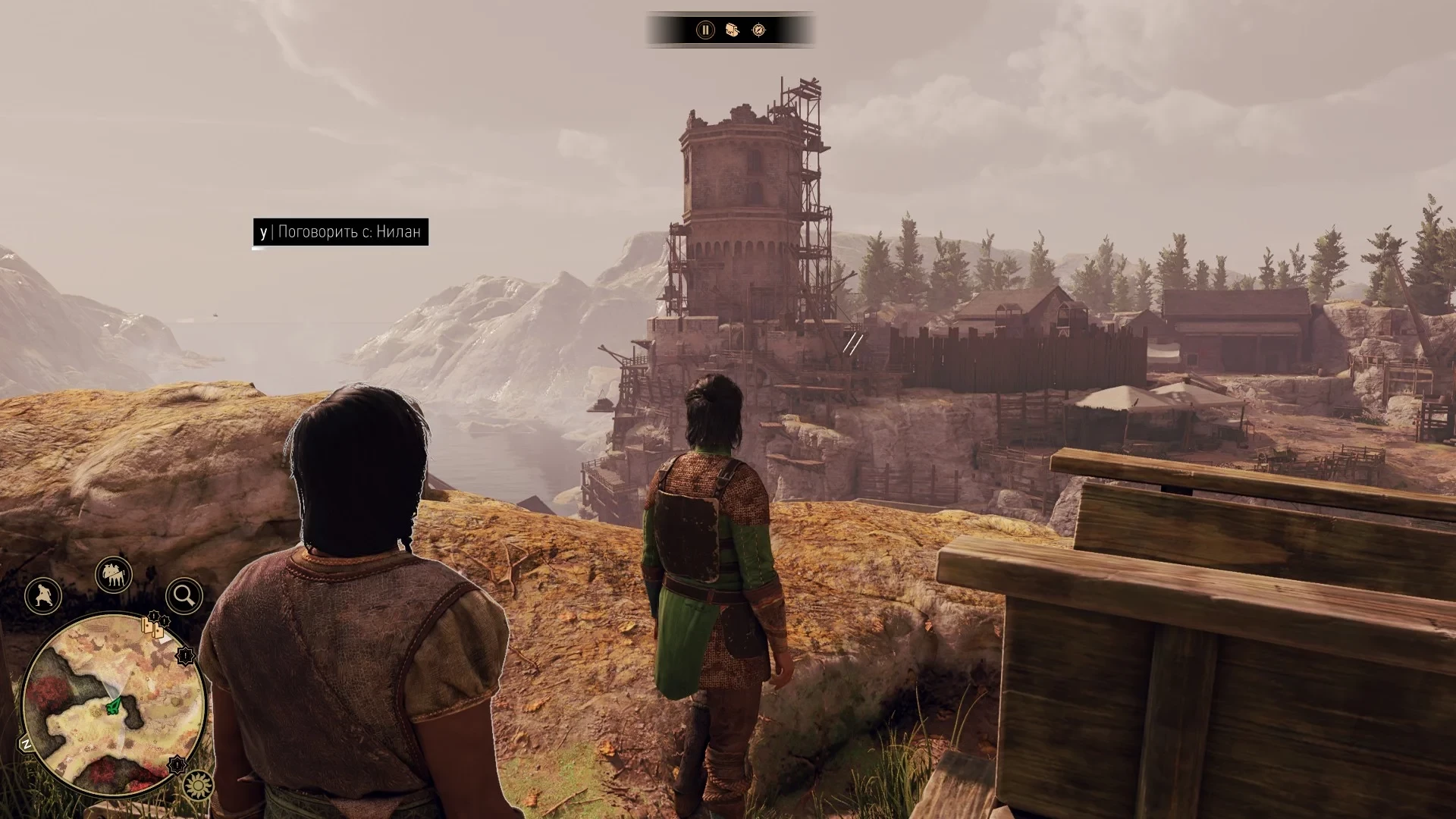Click the party group icon
The height and width of the screenshot is (819, 1456).
click(x=114, y=576)
